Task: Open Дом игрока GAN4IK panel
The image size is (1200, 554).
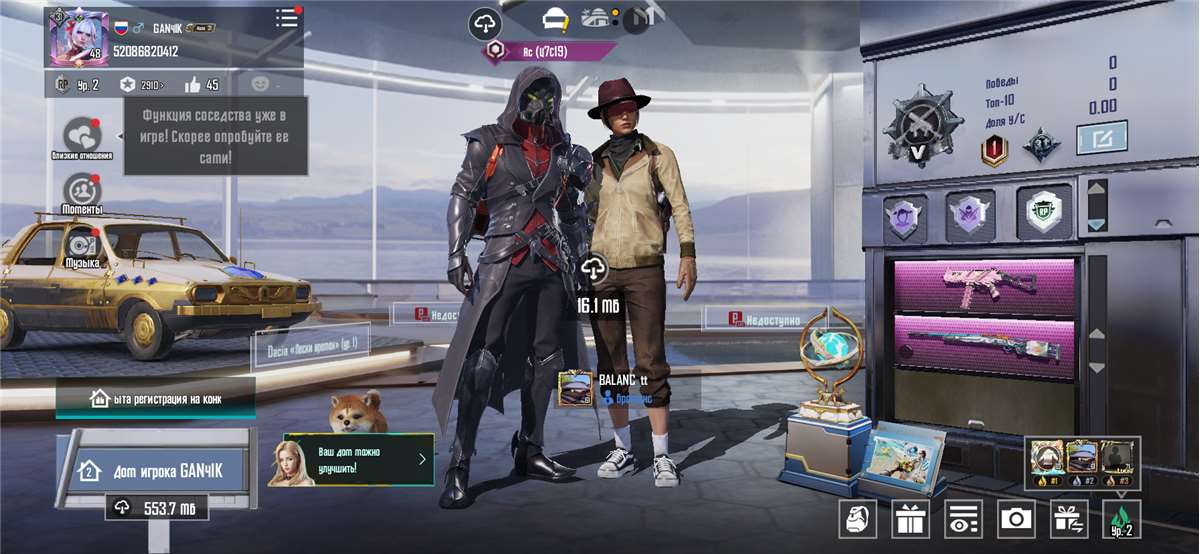Action: pos(158,470)
